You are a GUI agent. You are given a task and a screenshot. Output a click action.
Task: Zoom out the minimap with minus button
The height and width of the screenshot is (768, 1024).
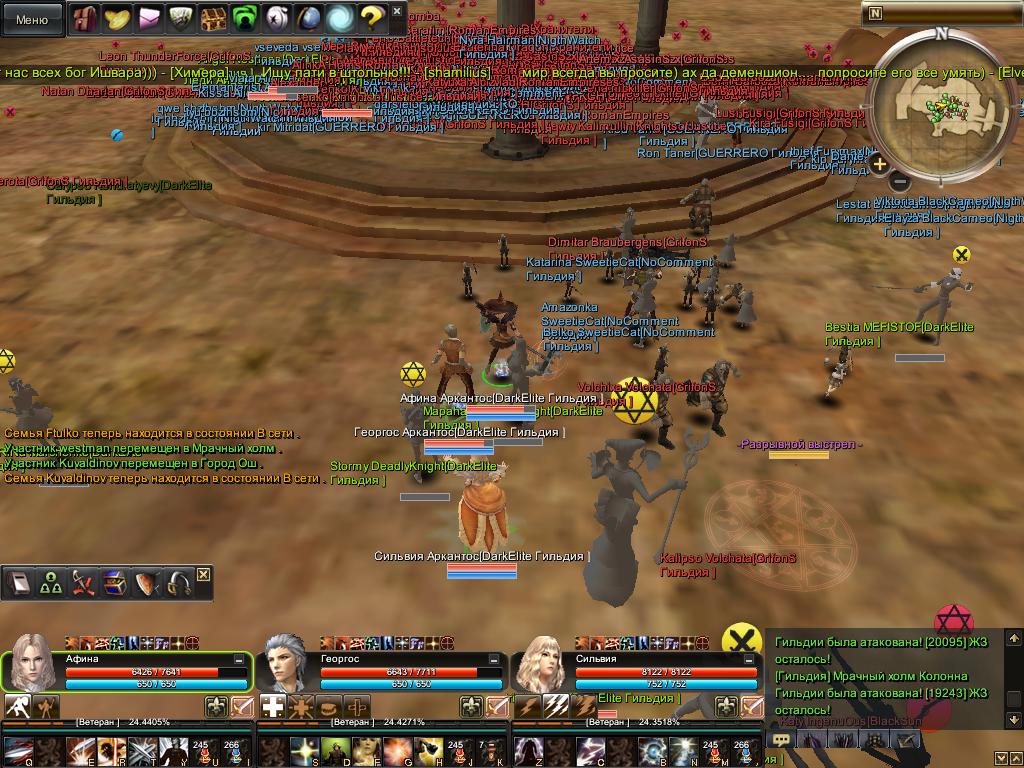coord(899,182)
